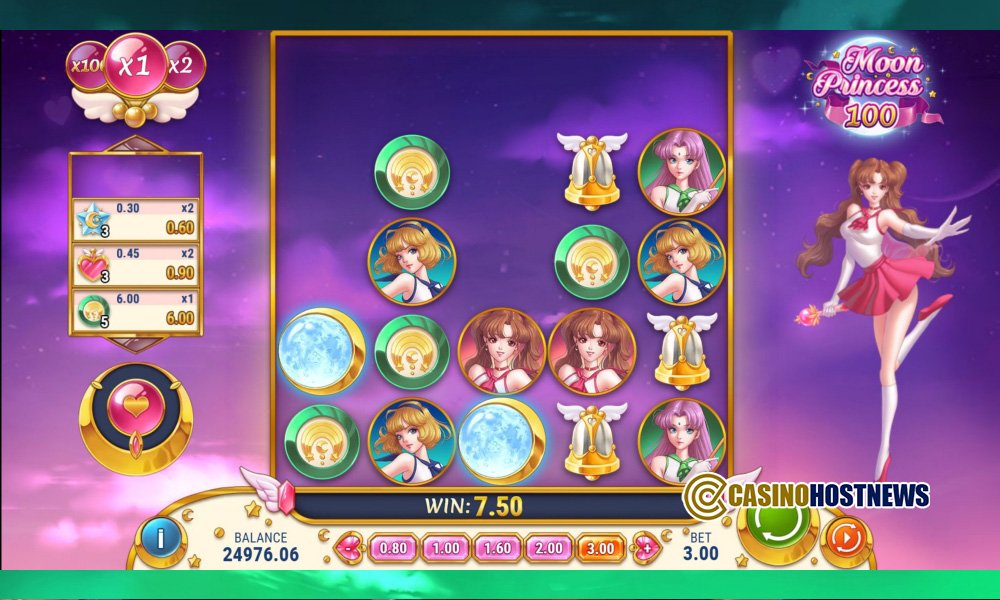Set the bet to 1.60
This screenshot has width=1000, height=600.
(x=496, y=548)
